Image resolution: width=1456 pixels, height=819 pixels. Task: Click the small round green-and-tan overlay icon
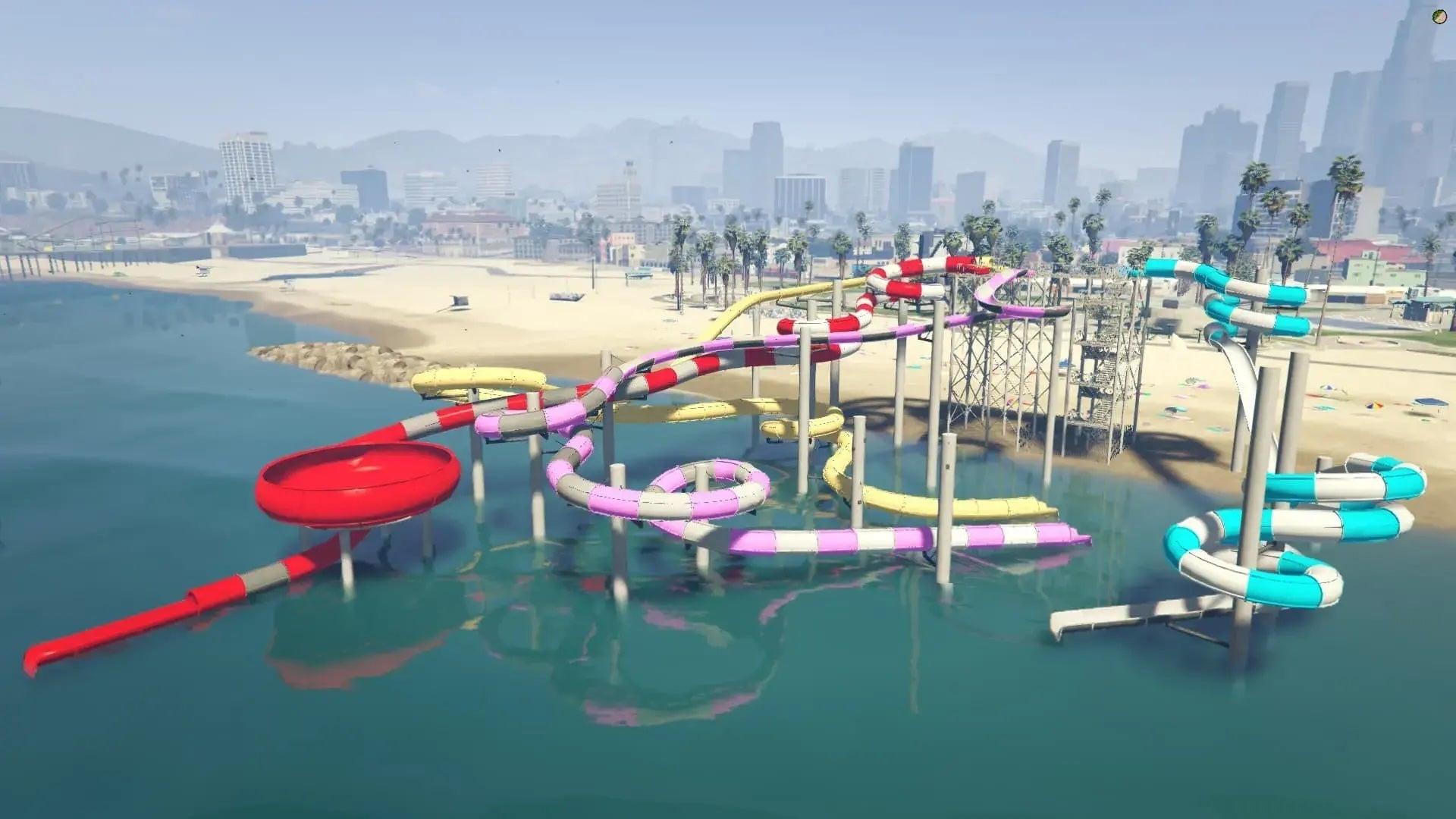click(1439, 16)
